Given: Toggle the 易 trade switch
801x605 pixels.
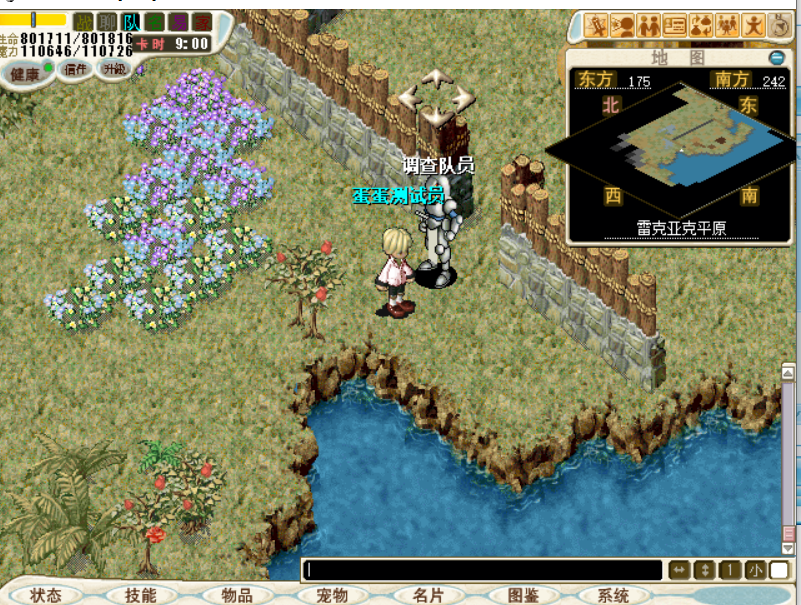Looking at the screenshot, I should tap(179, 22).
